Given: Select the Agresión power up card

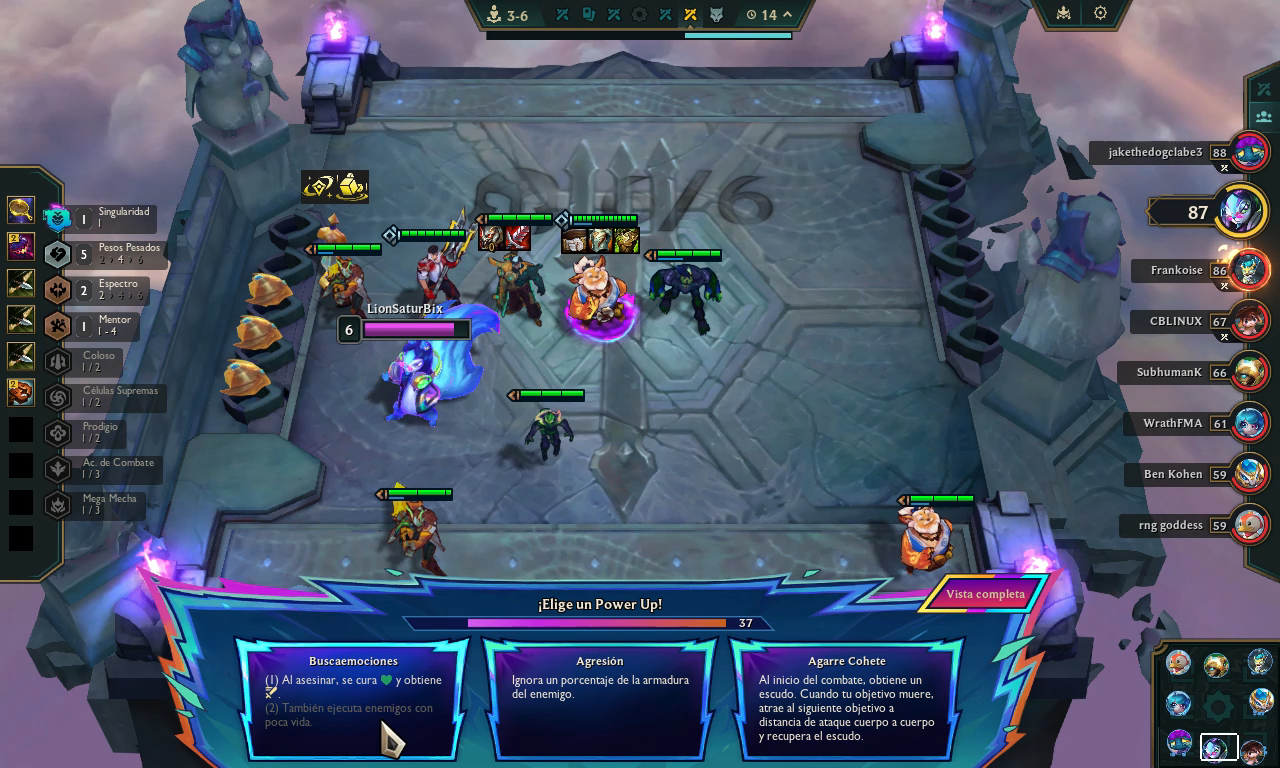Looking at the screenshot, I should tap(600, 699).
